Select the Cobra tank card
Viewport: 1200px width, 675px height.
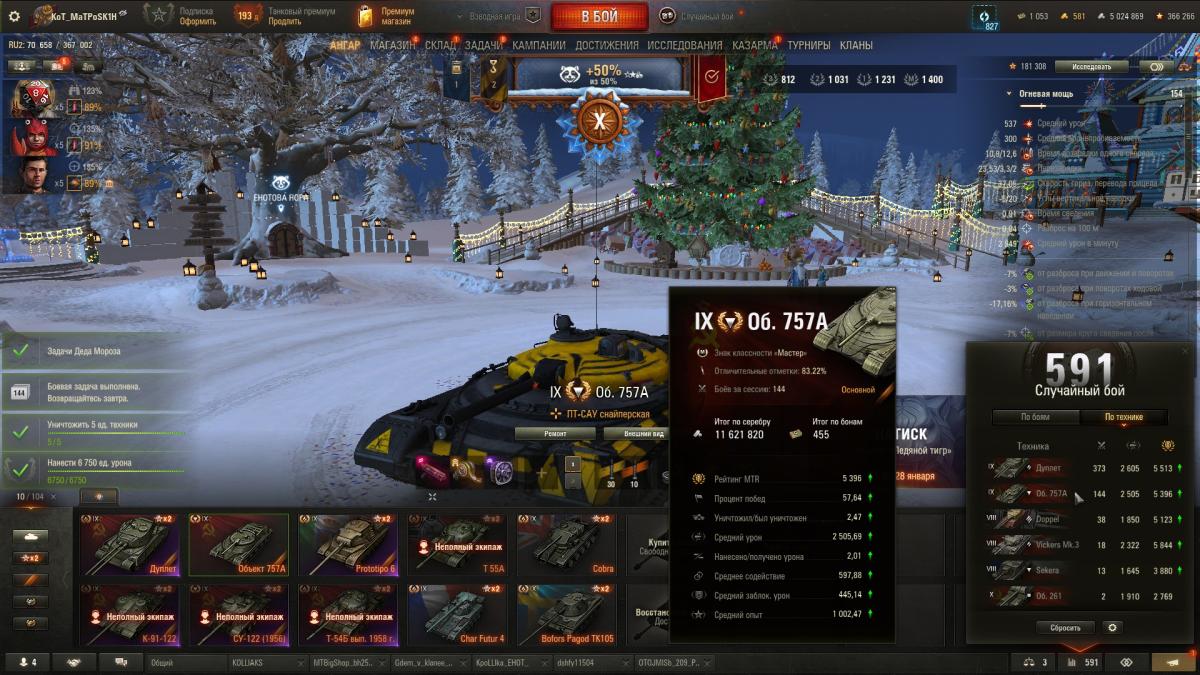click(565, 545)
